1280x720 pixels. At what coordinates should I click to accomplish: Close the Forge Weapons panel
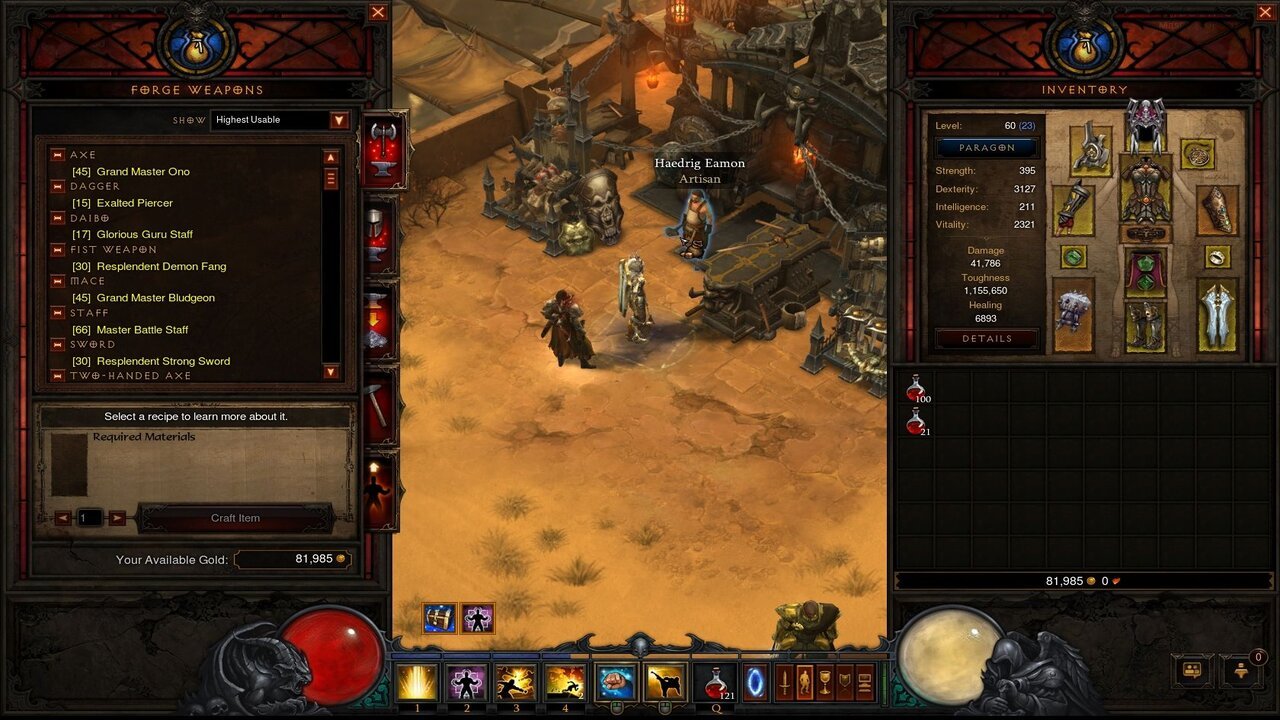pyautogui.click(x=378, y=12)
